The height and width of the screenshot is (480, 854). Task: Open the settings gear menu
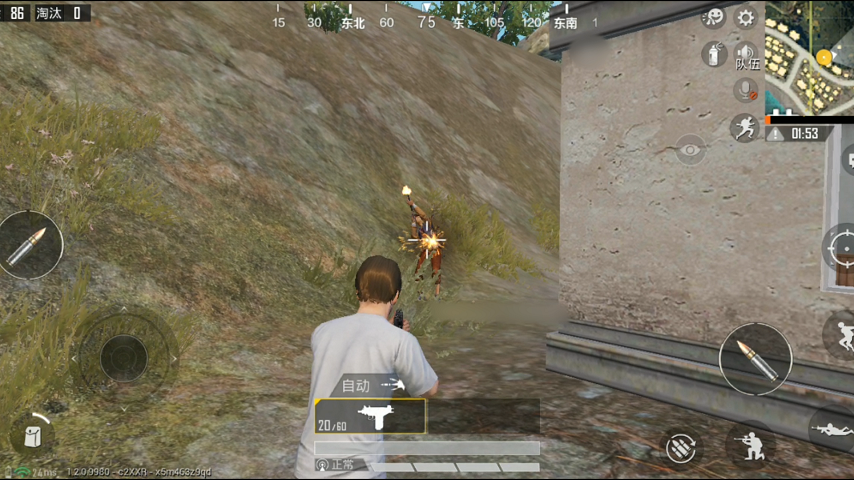[x=745, y=17]
